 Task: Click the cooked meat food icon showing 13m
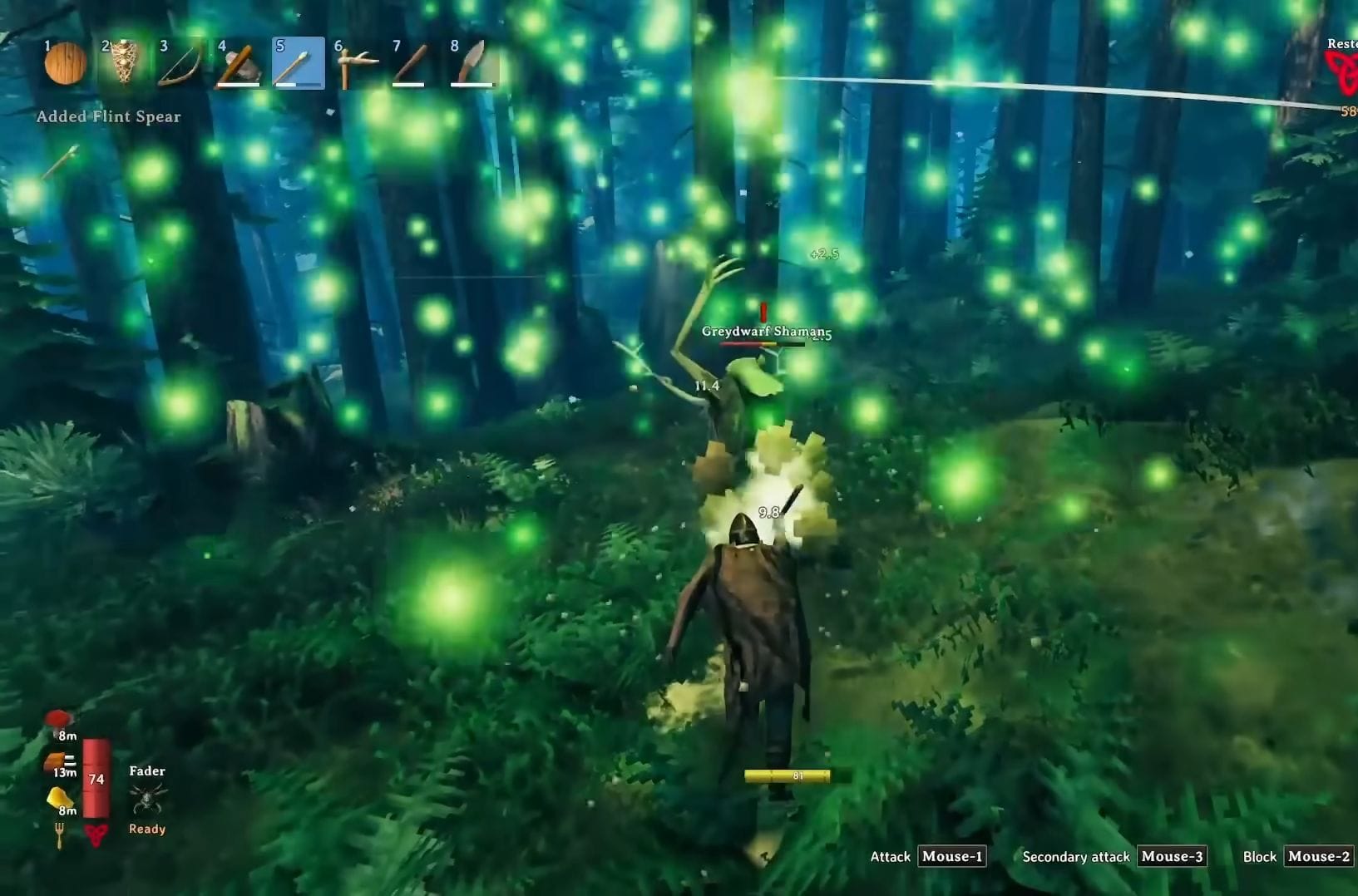[x=57, y=758]
